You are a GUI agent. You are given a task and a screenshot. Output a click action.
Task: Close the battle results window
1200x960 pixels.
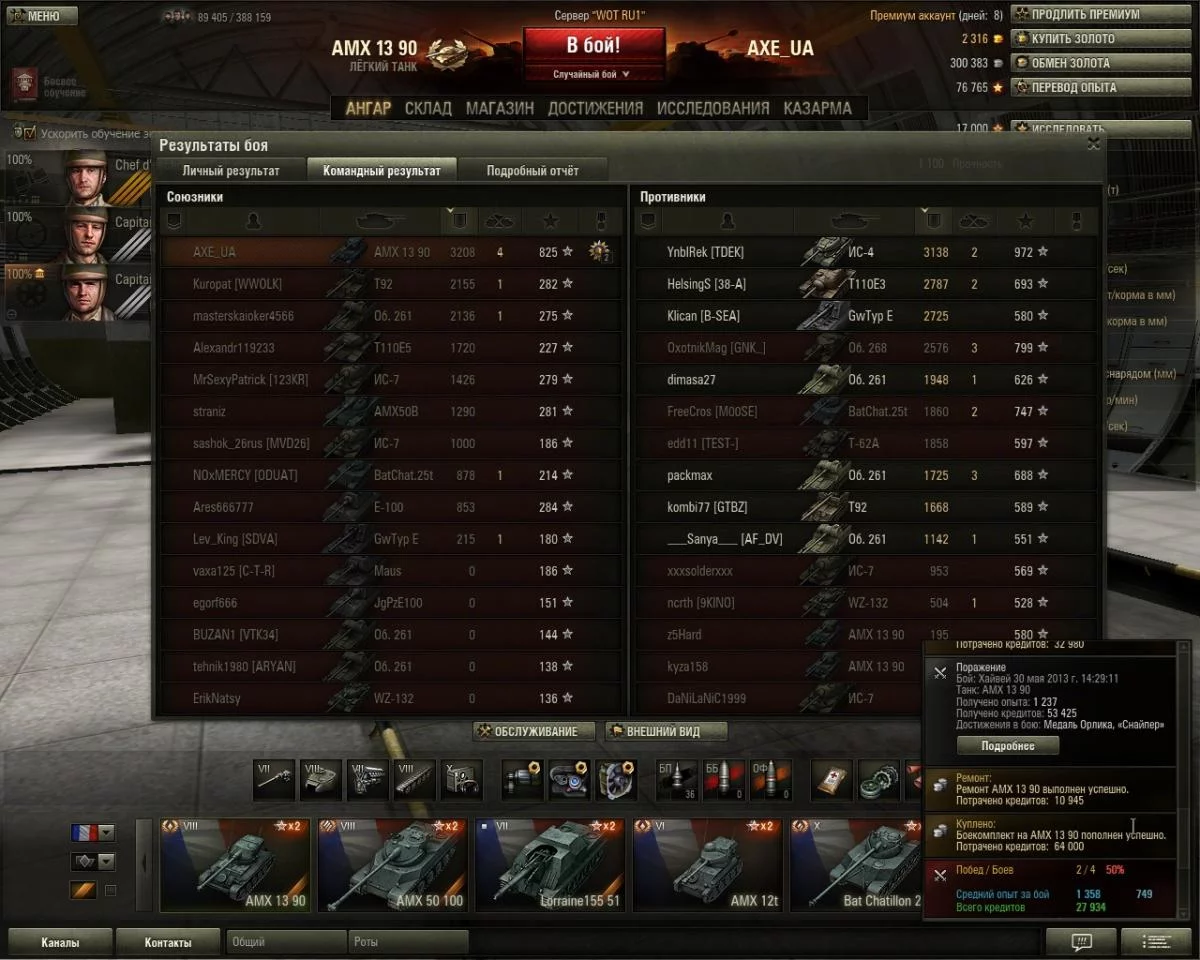click(1094, 144)
